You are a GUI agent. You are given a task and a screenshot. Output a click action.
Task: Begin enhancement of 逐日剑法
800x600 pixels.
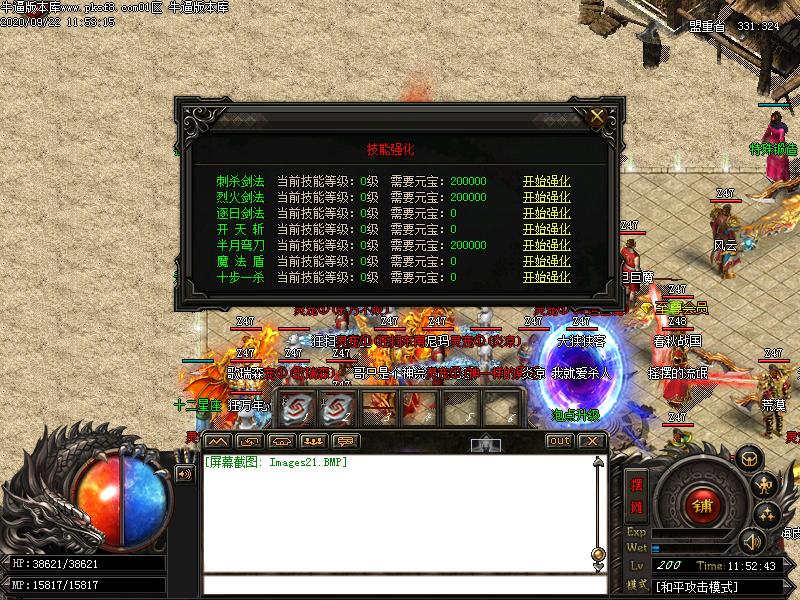546,213
